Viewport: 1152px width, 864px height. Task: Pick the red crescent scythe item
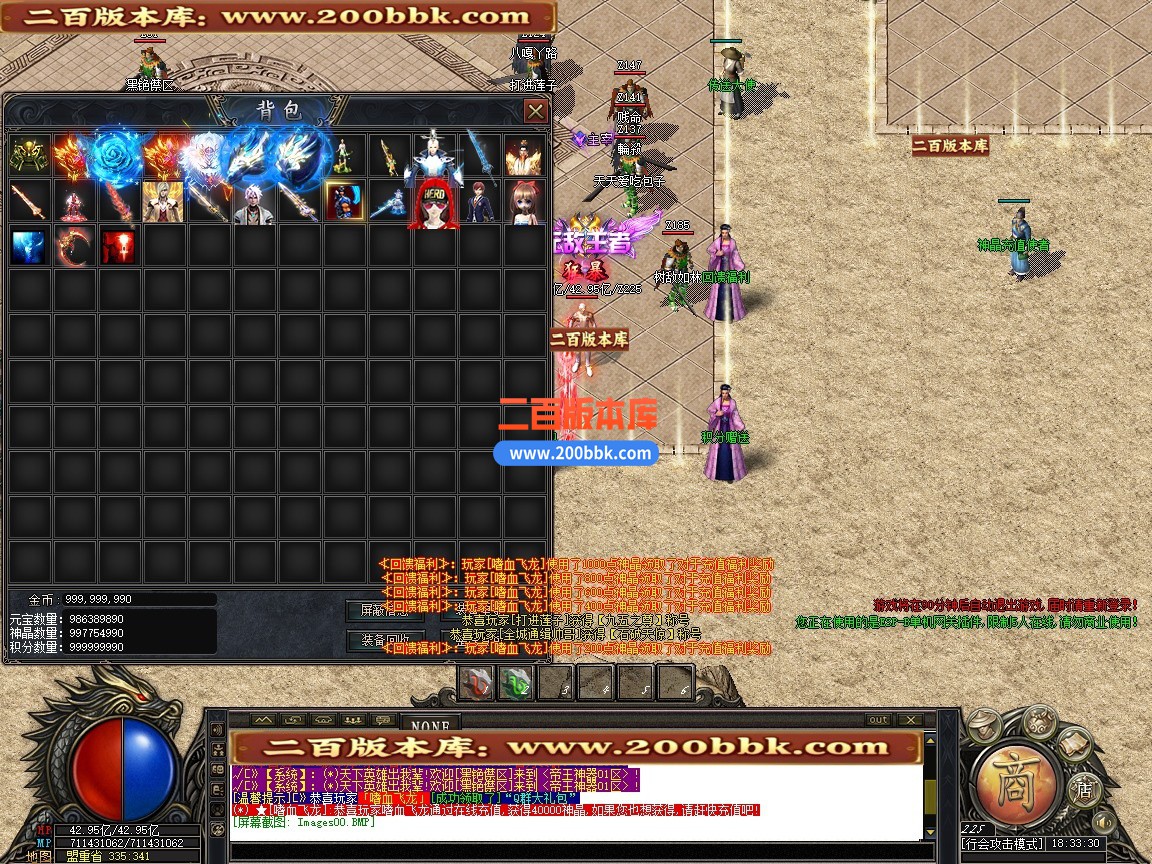[74, 246]
